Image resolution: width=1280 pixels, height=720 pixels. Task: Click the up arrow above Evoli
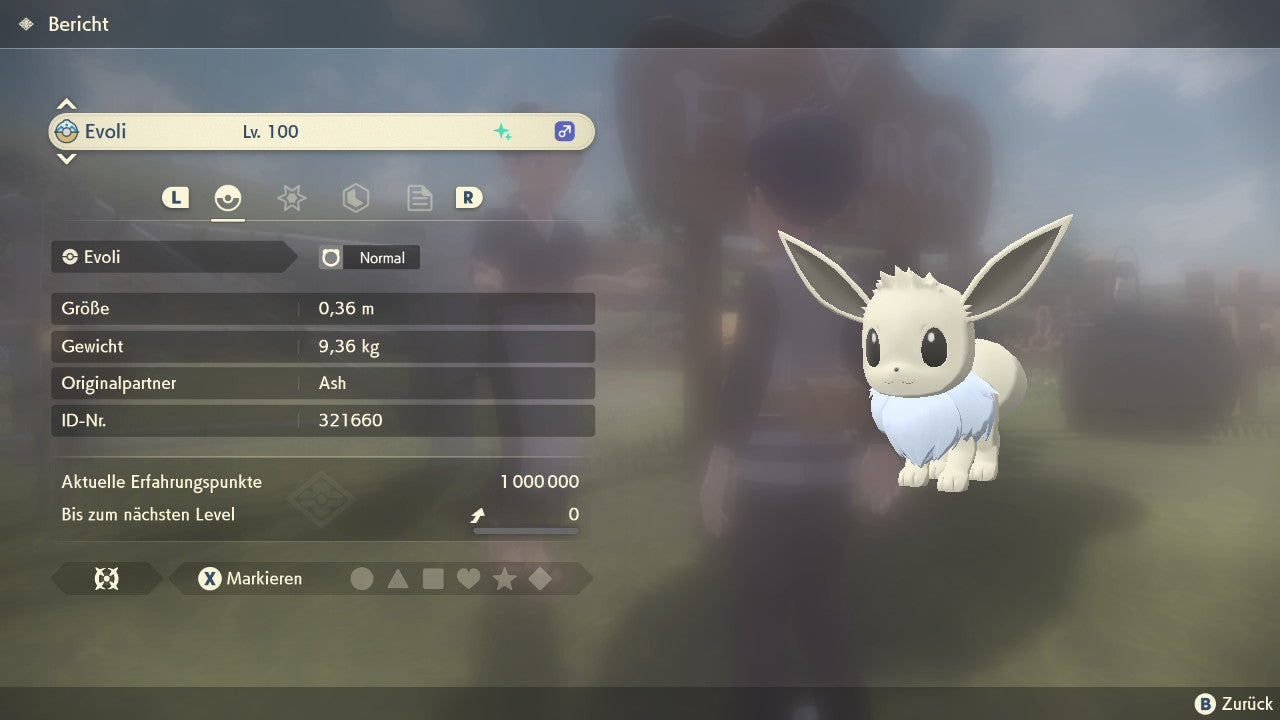tap(66, 104)
